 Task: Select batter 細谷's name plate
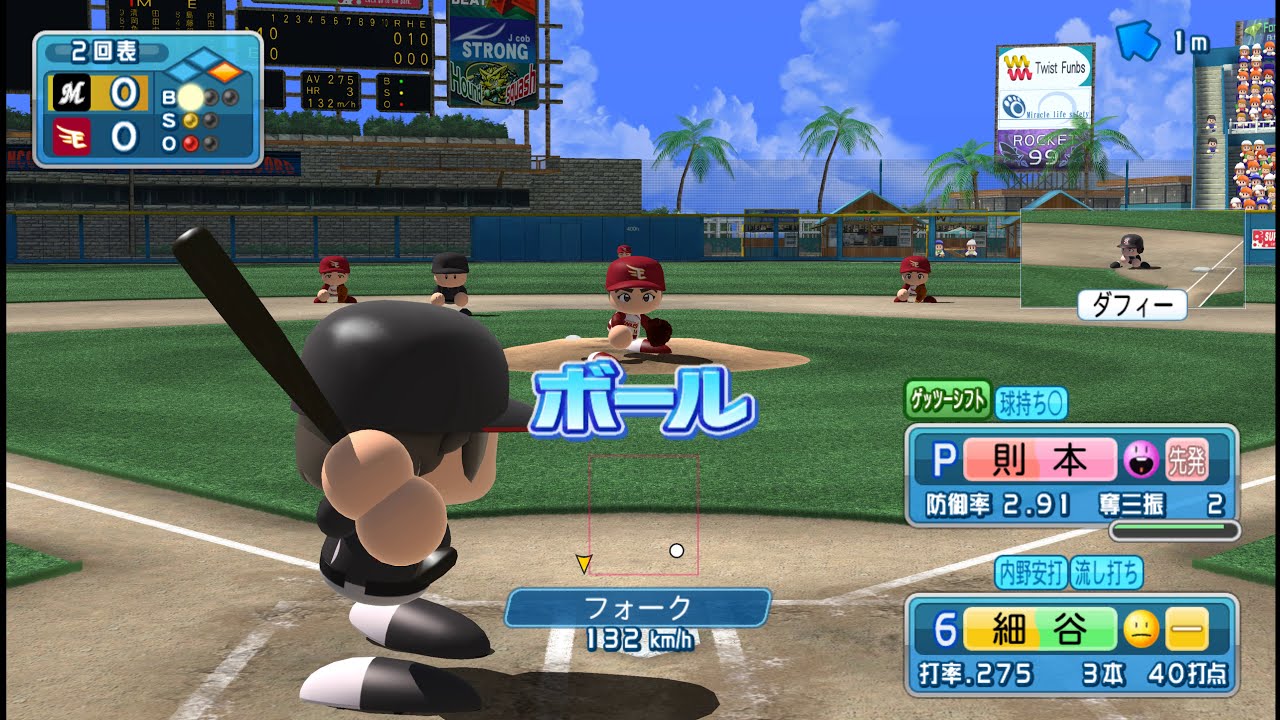pos(1040,629)
